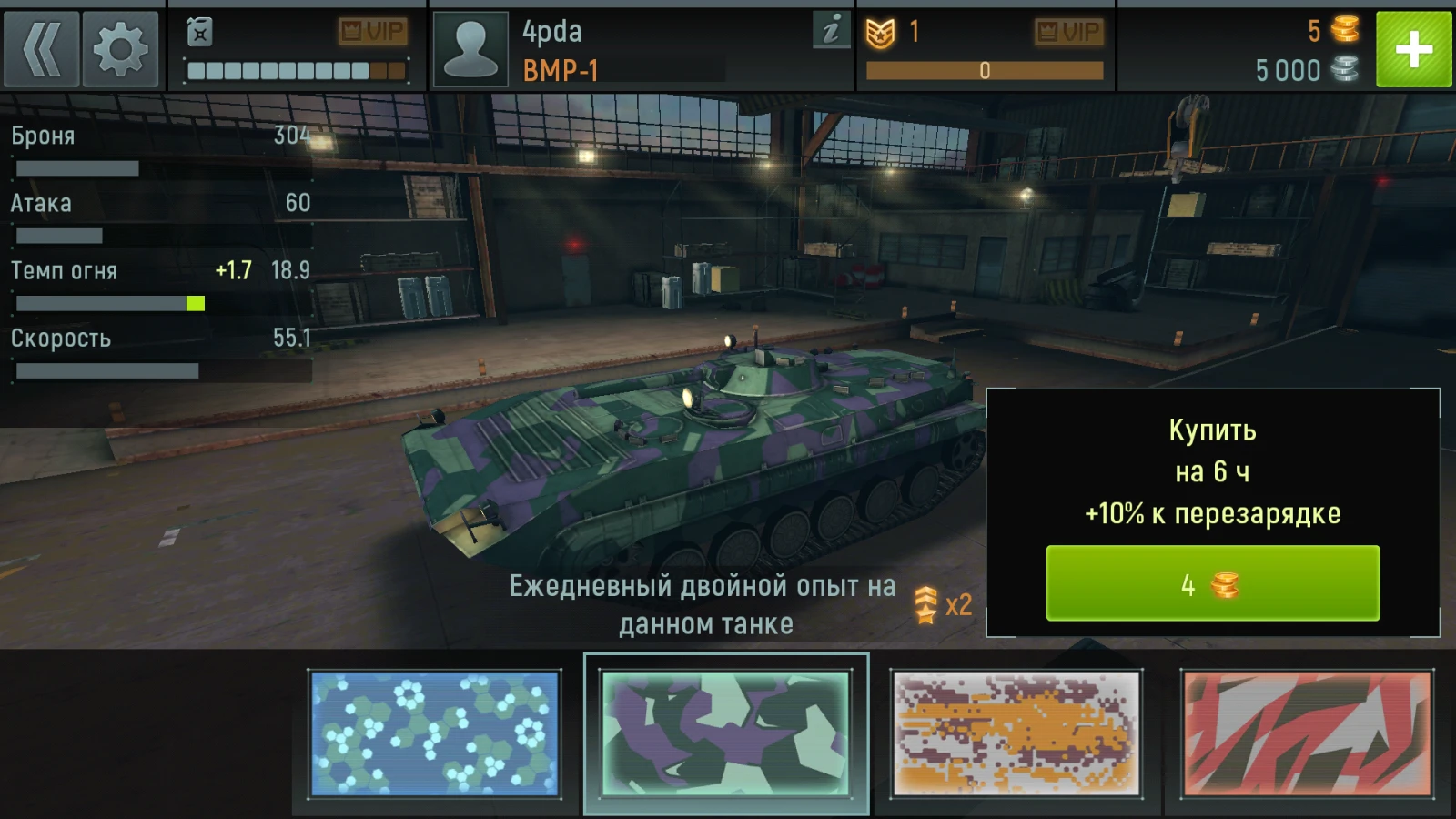The image size is (1456, 819).
Task: Open the 4pda player profile avatar
Action: [x=470, y=49]
